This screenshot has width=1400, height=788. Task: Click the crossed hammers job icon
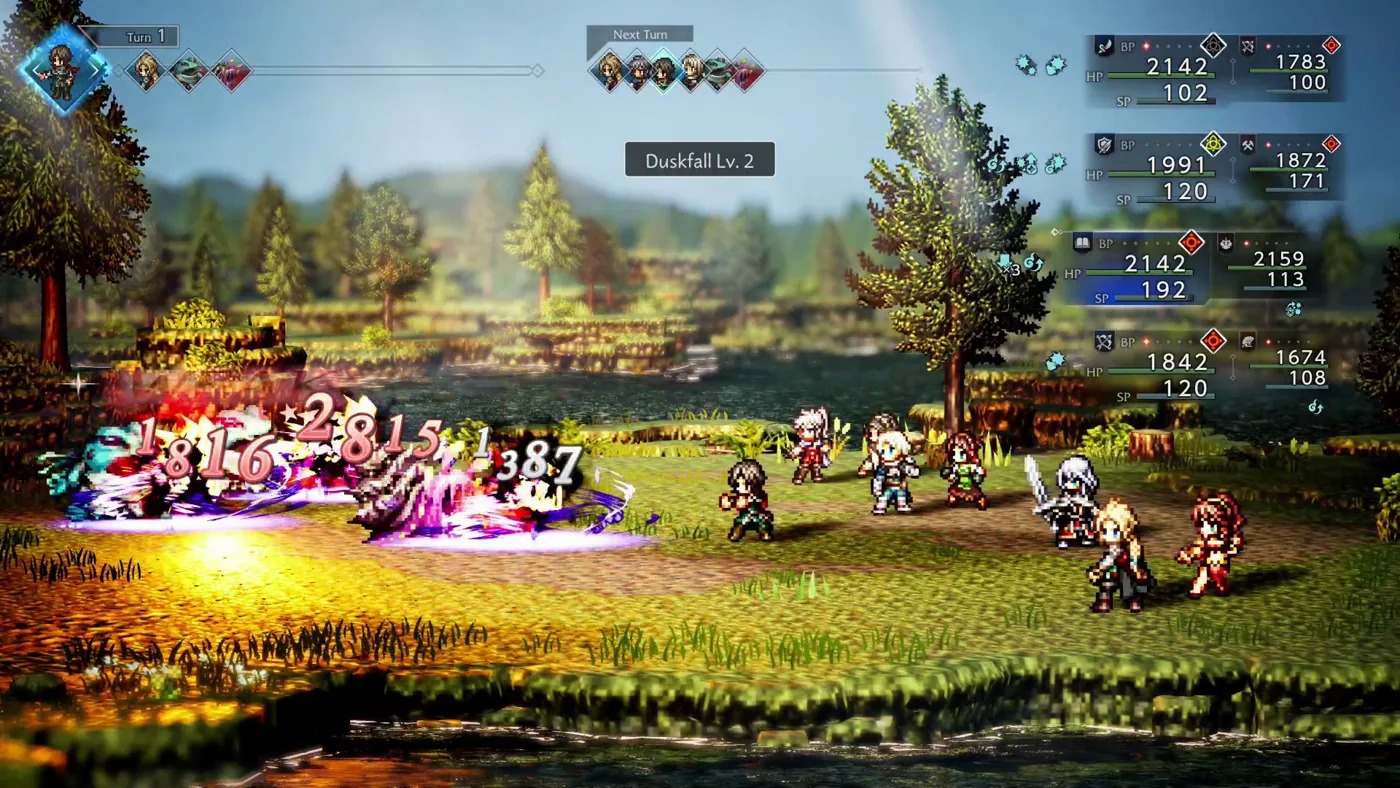(1249, 144)
